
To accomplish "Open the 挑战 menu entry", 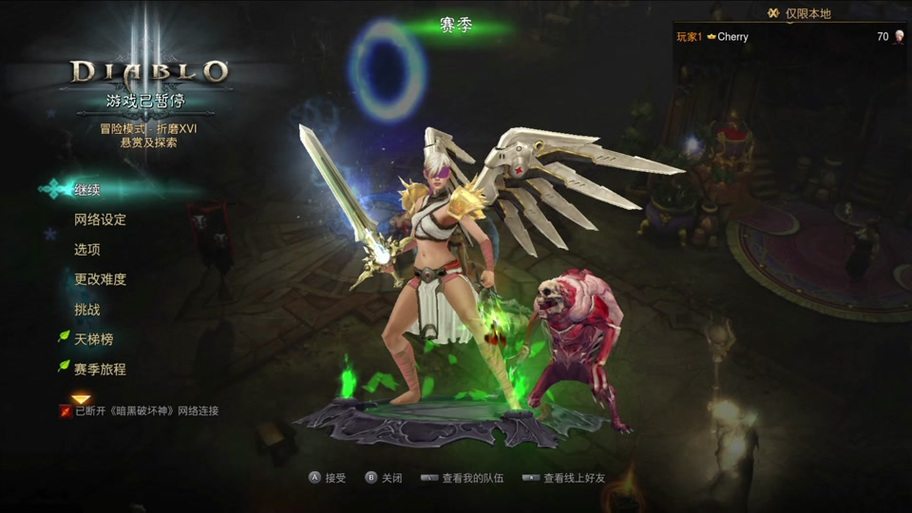I will pyautogui.click(x=87, y=310).
